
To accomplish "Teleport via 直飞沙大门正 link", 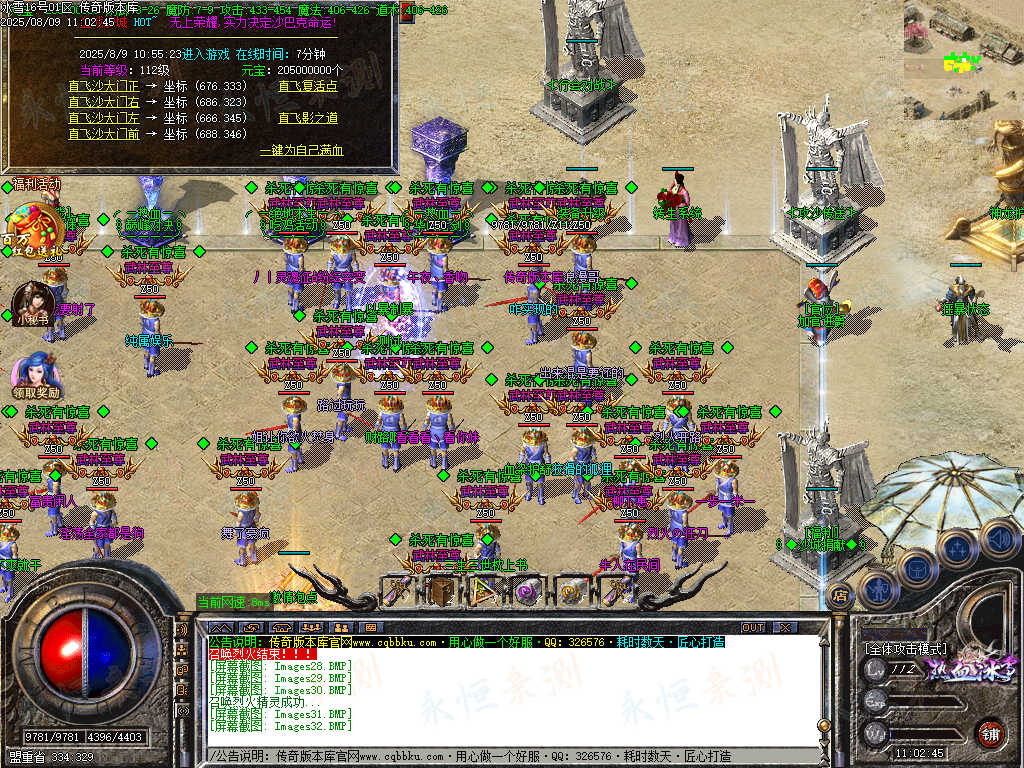I will pyautogui.click(x=103, y=86).
